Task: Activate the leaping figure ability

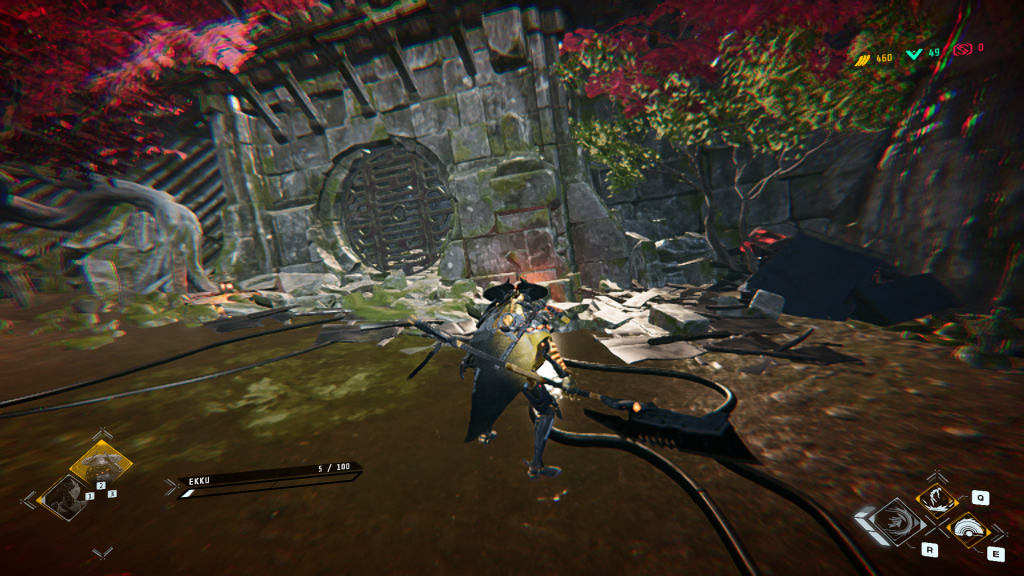Action: point(937,498)
